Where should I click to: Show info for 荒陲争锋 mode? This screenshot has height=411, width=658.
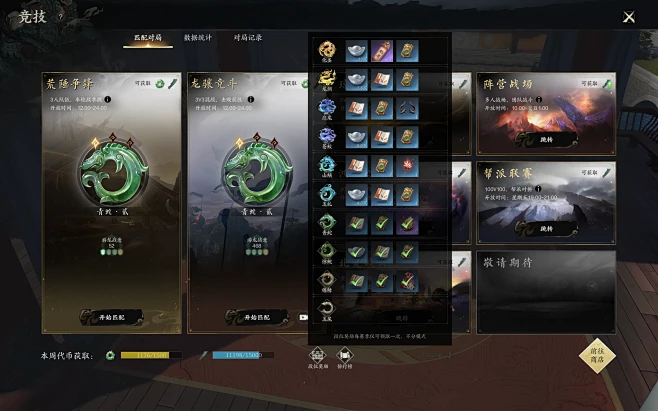tap(109, 100)
